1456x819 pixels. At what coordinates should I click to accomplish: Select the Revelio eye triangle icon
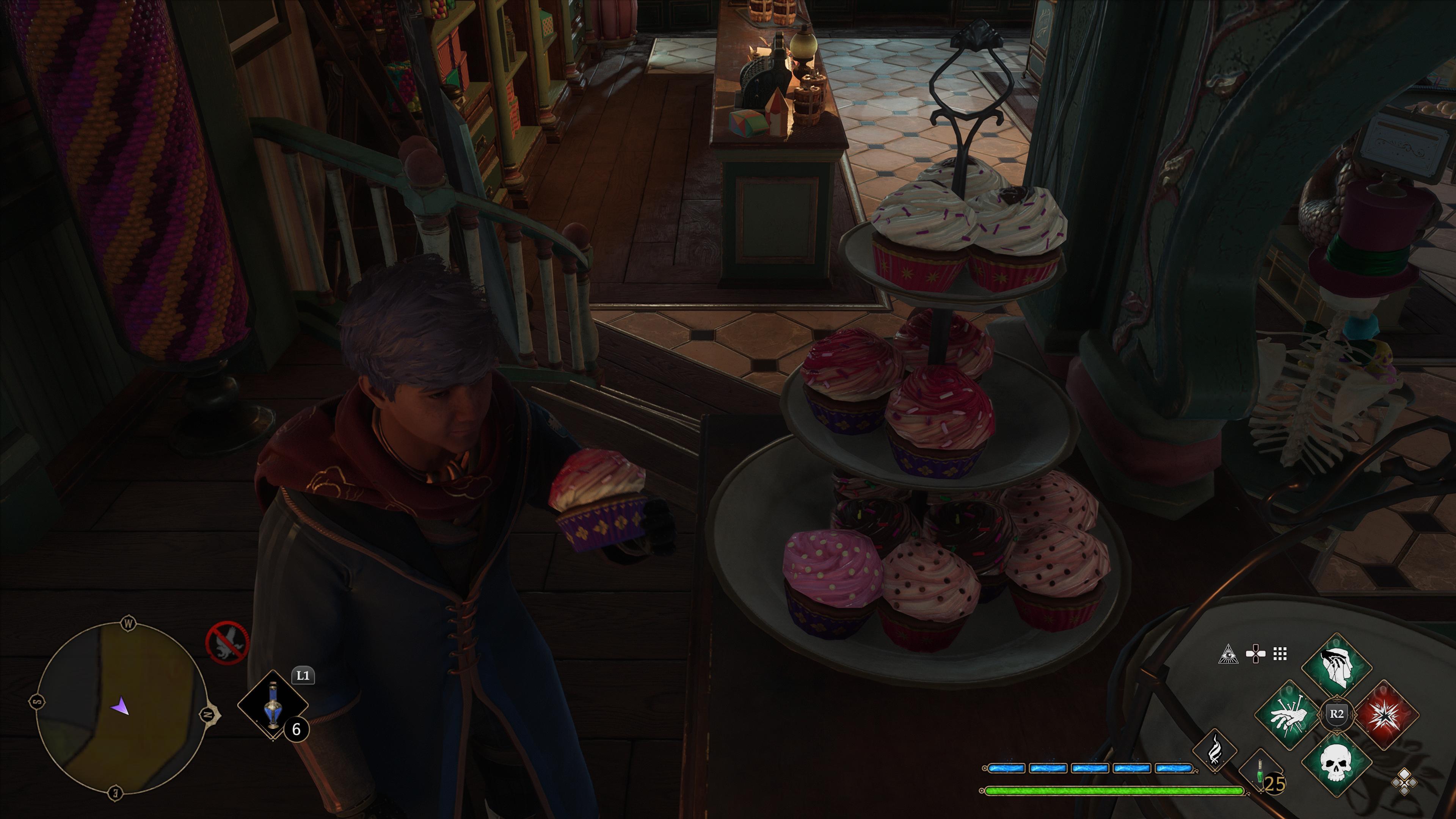pos(1228,654)
